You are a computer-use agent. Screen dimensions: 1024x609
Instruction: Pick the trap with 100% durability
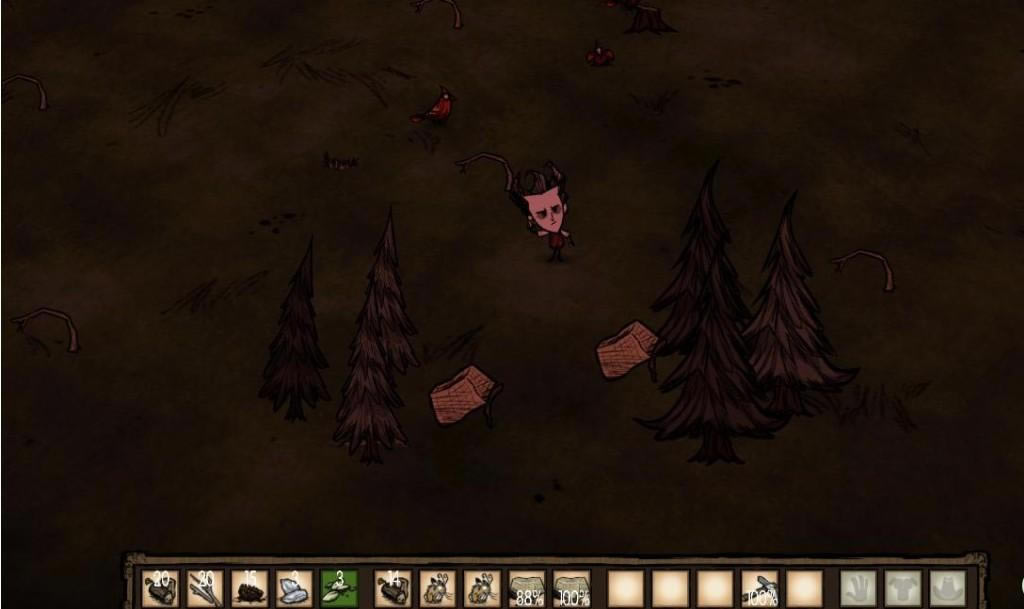click(x=572, y=588)
